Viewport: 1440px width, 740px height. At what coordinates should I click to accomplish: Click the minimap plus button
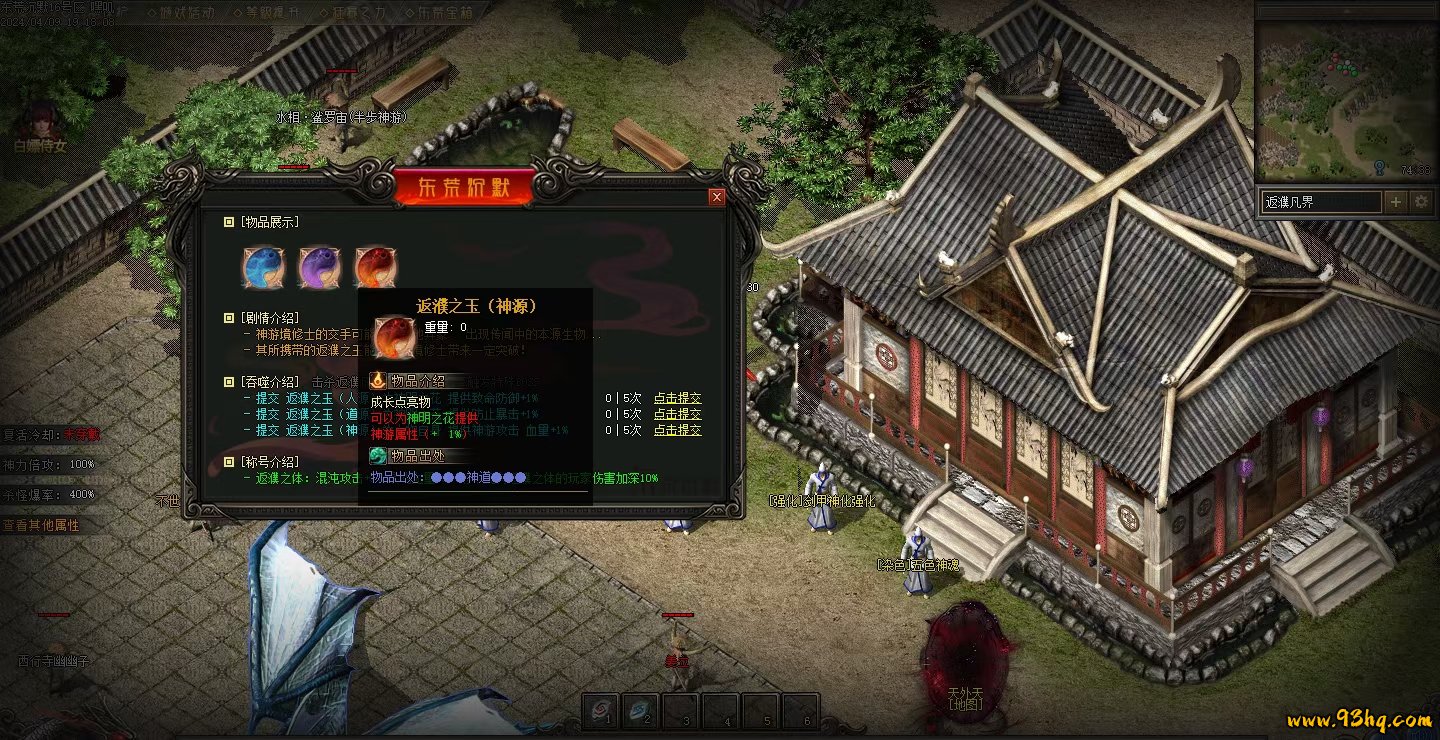pyautogui.click(x=1396, y=202)
